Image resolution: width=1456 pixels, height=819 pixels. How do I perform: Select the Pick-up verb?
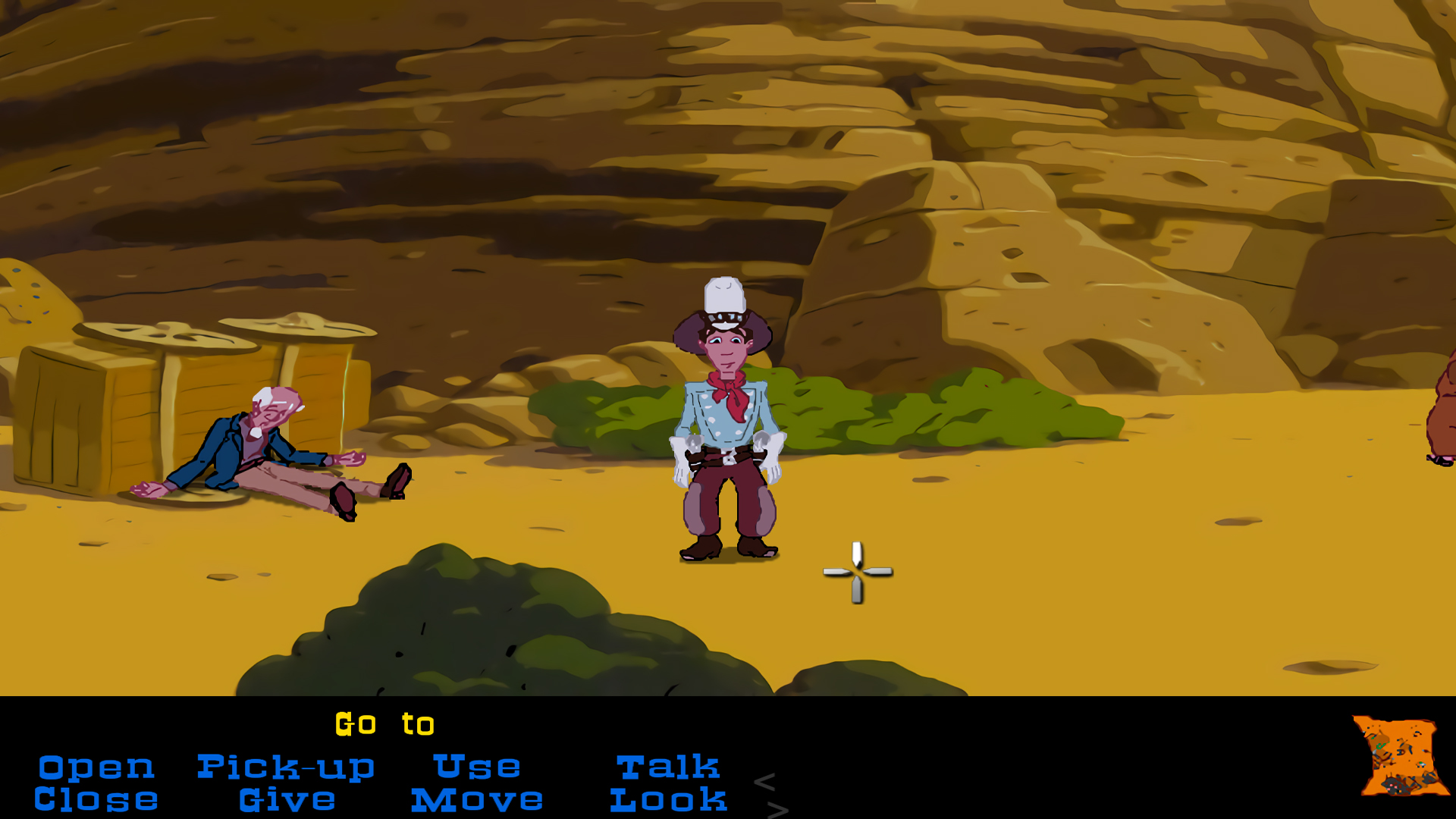(286, 766)
